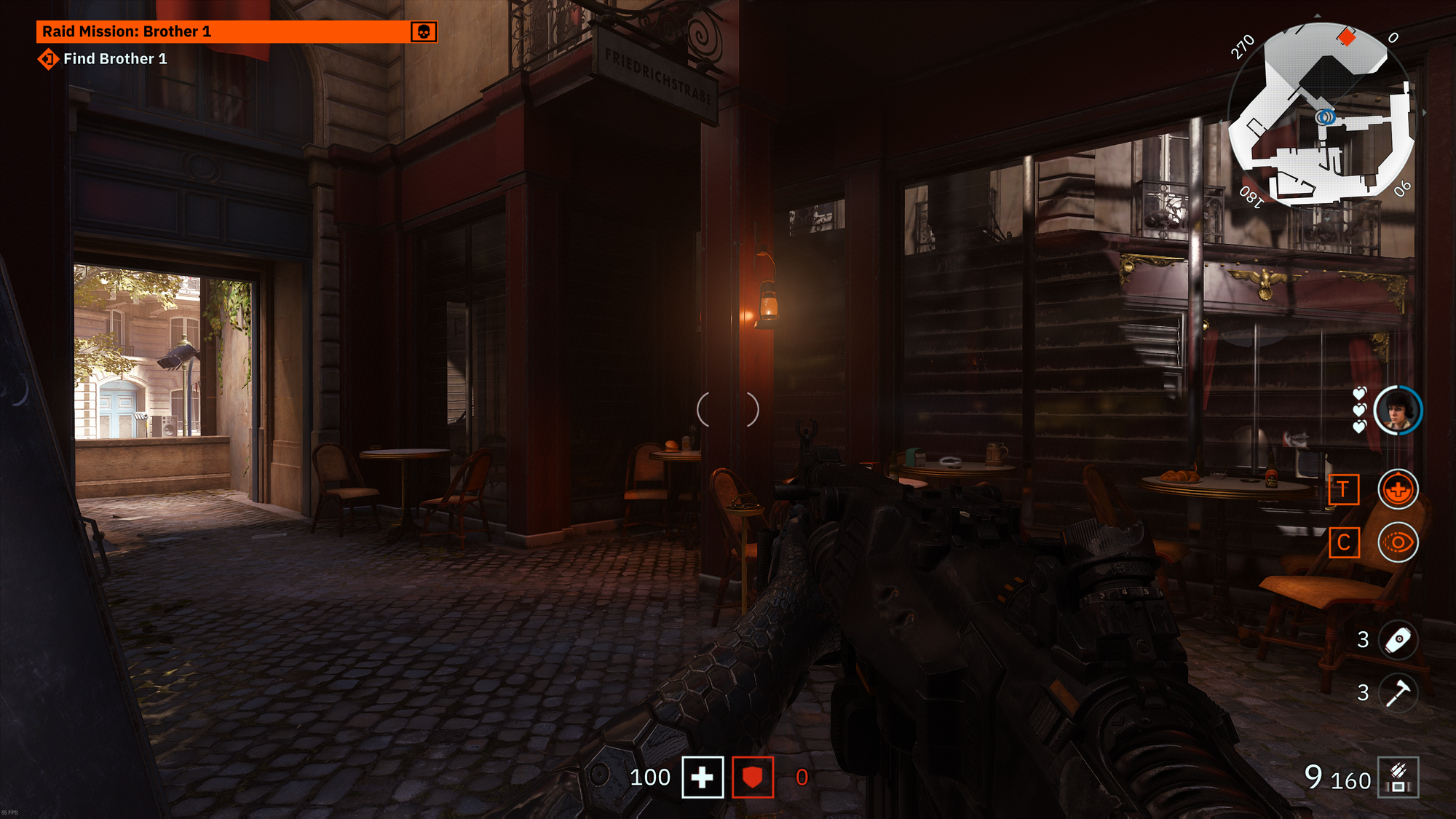Viewport: 1456px width, 819px height.
Task: Select the co-op partner portrait
Action: pyautogui.click(x=1398, y=411)
